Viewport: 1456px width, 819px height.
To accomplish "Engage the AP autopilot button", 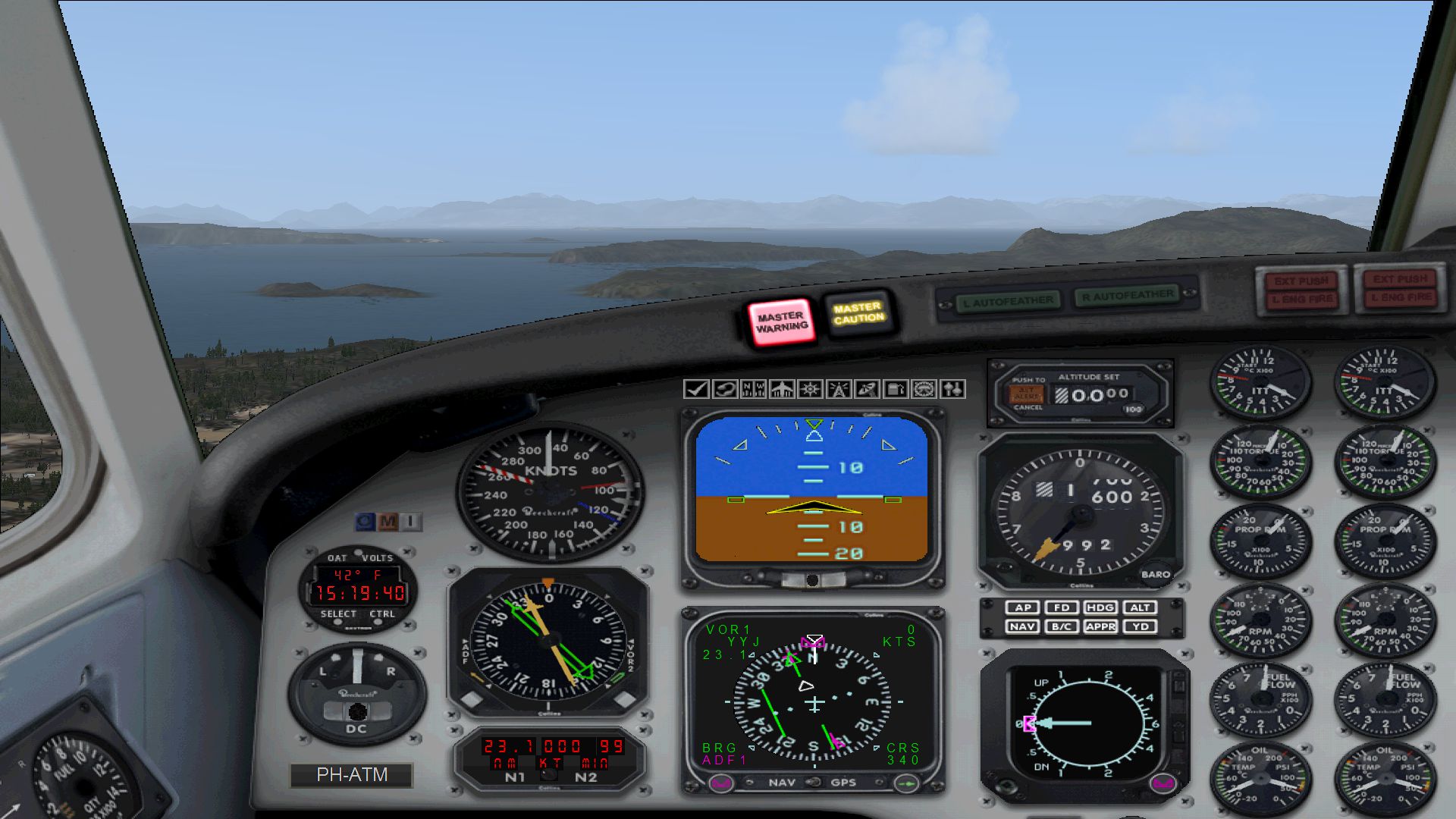I will [x=1023, y=607].
